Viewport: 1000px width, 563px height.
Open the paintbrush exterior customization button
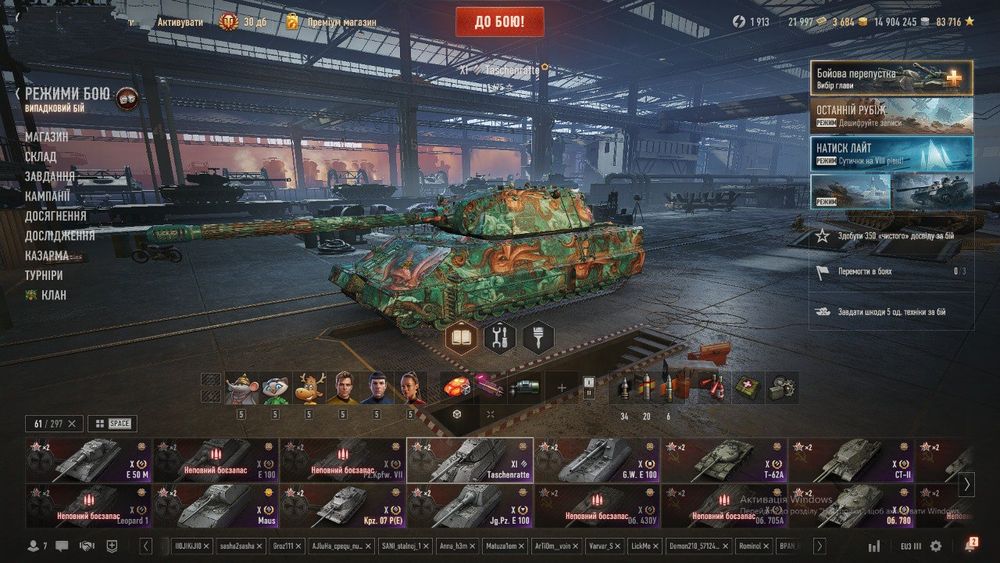tap(538, 337)
